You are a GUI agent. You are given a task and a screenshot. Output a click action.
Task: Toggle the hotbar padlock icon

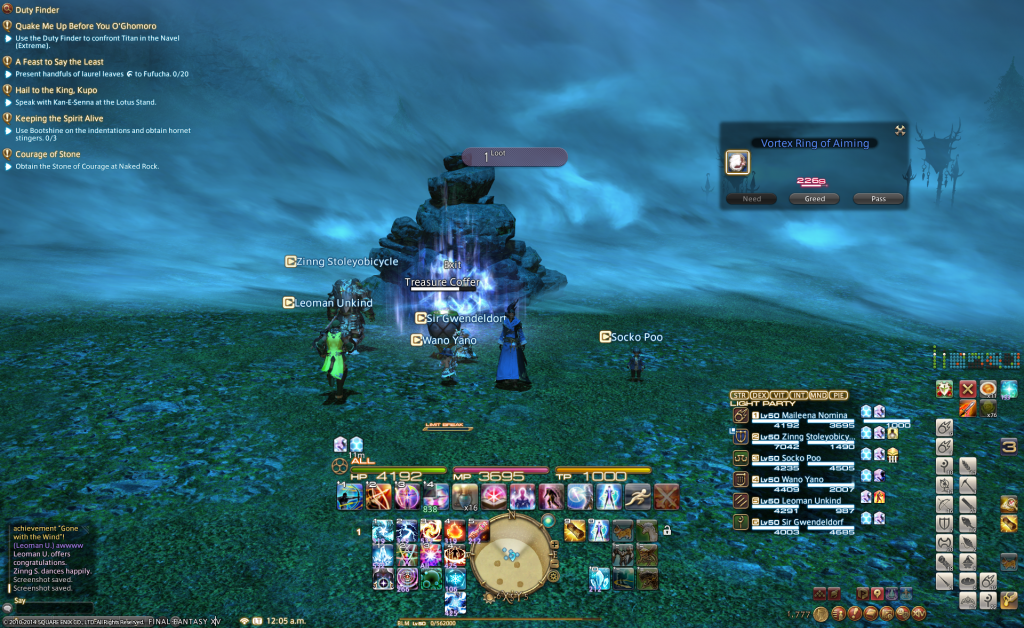pos(667,531)
